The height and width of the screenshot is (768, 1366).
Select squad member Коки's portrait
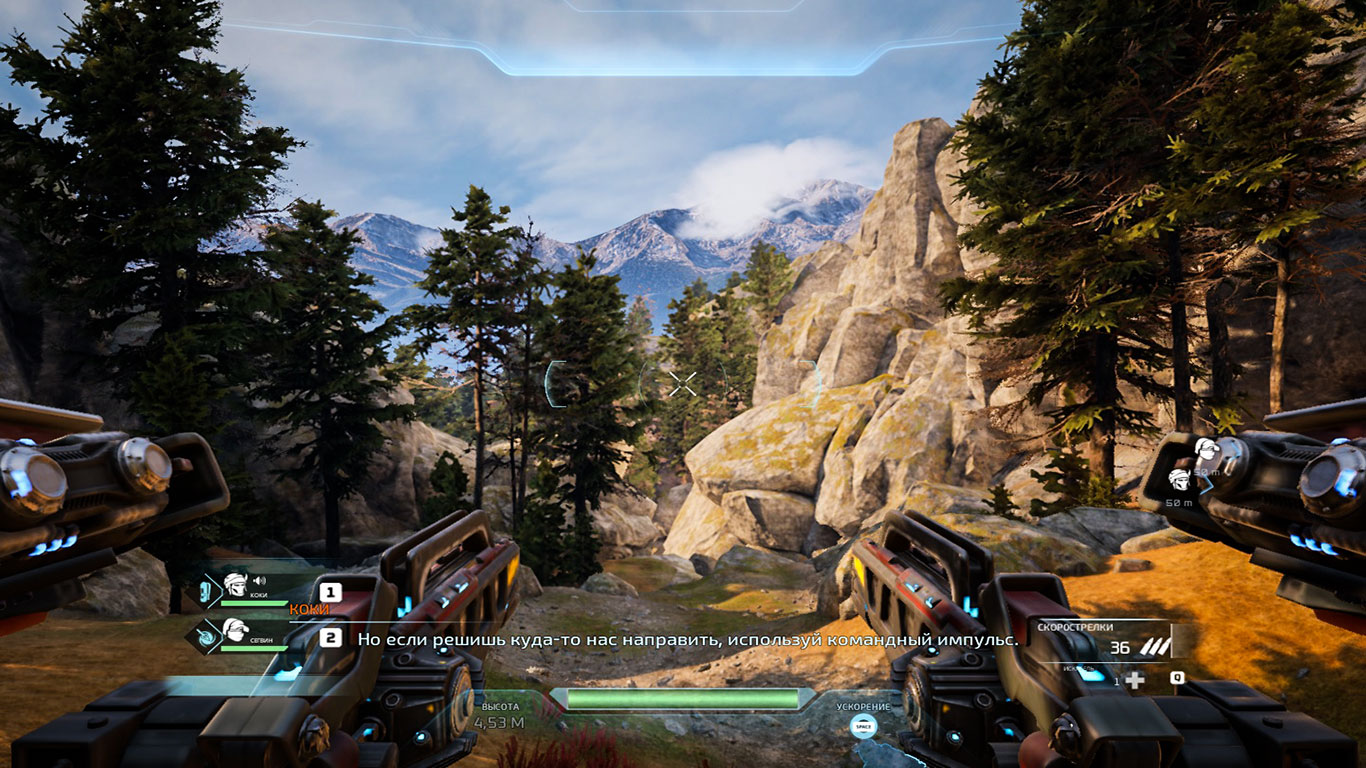tap(233, 585)
